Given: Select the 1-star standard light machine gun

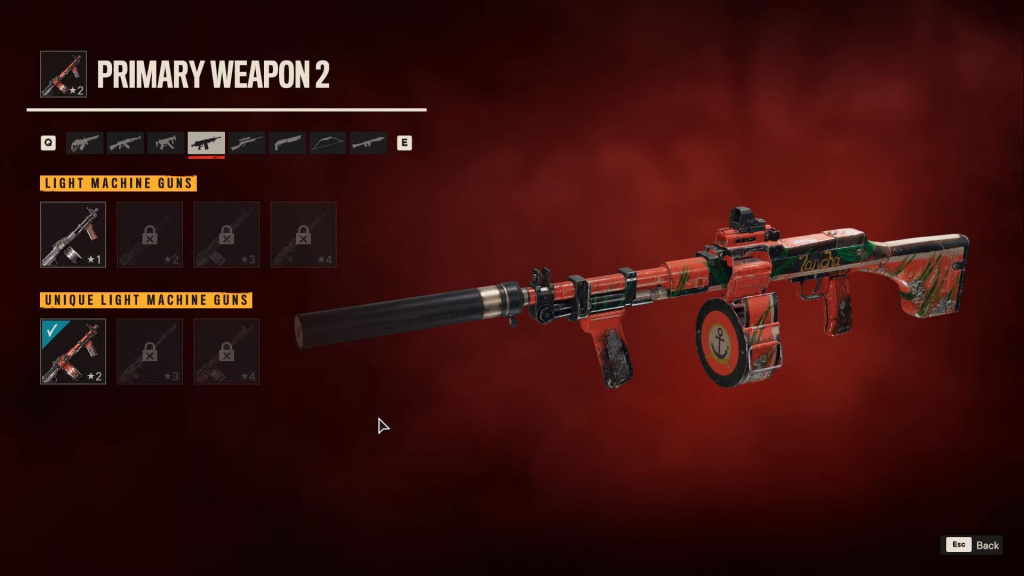Looking at the screenshot, I should coord(73,235).
